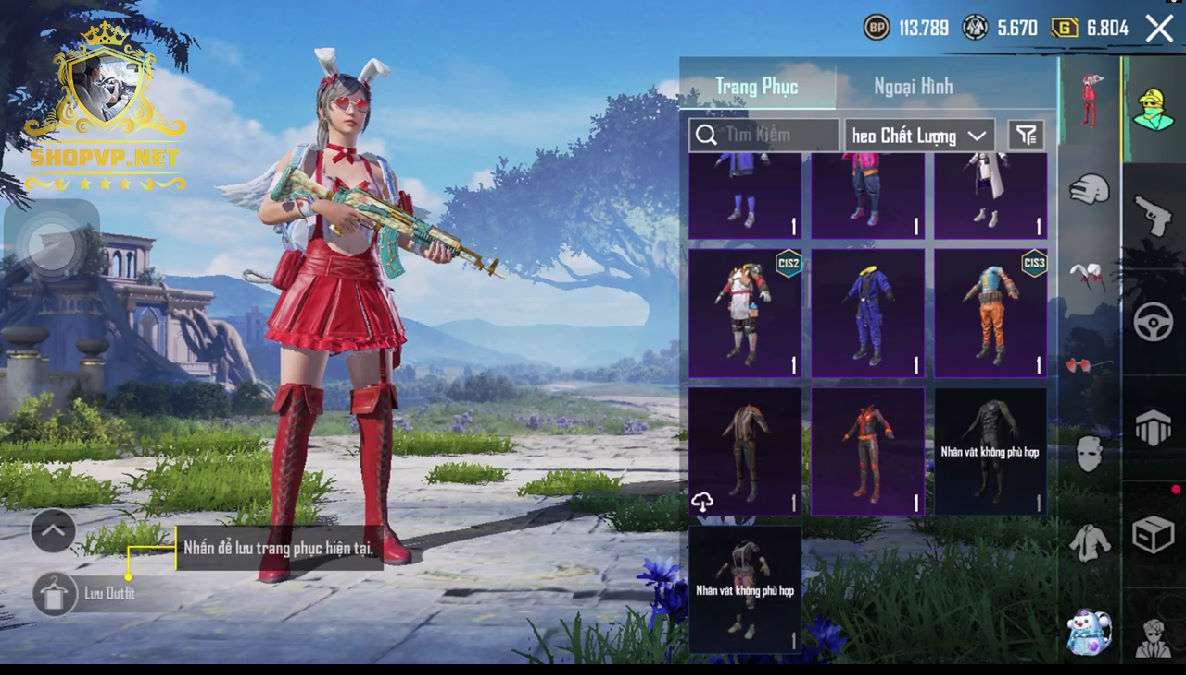Open the filter options button
1186x675 pixels.
coord(1026,135)
